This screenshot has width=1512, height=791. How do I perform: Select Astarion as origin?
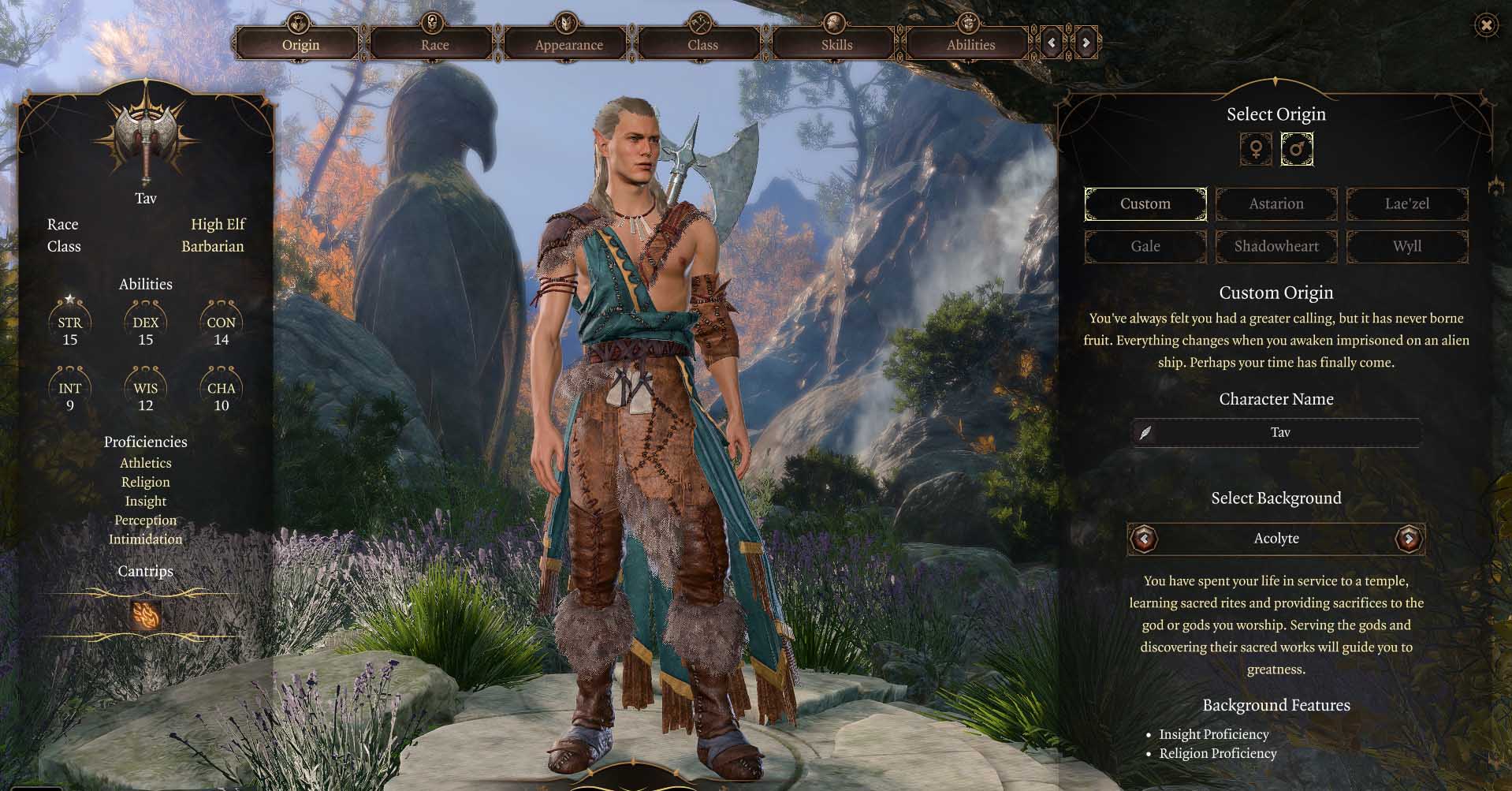[x=1276, y=203]
